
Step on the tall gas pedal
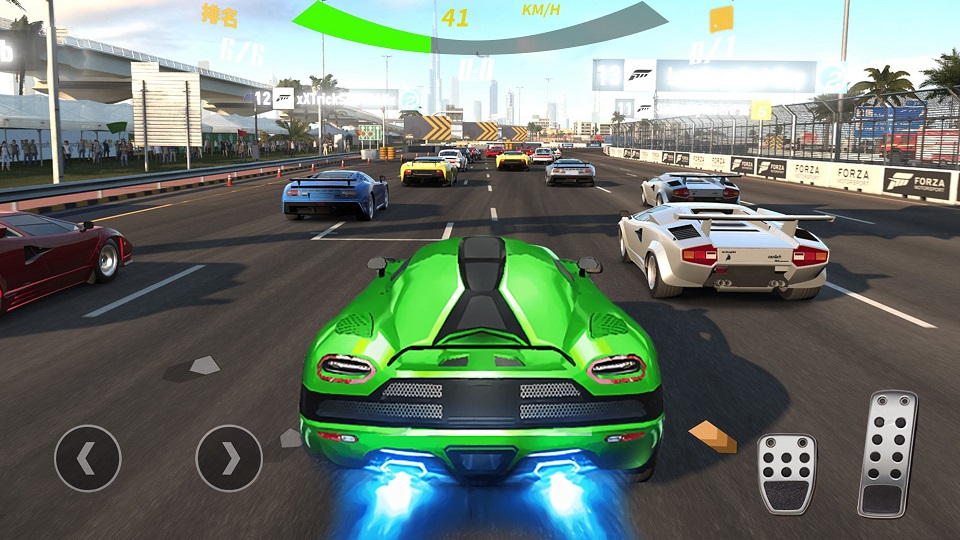887,453
